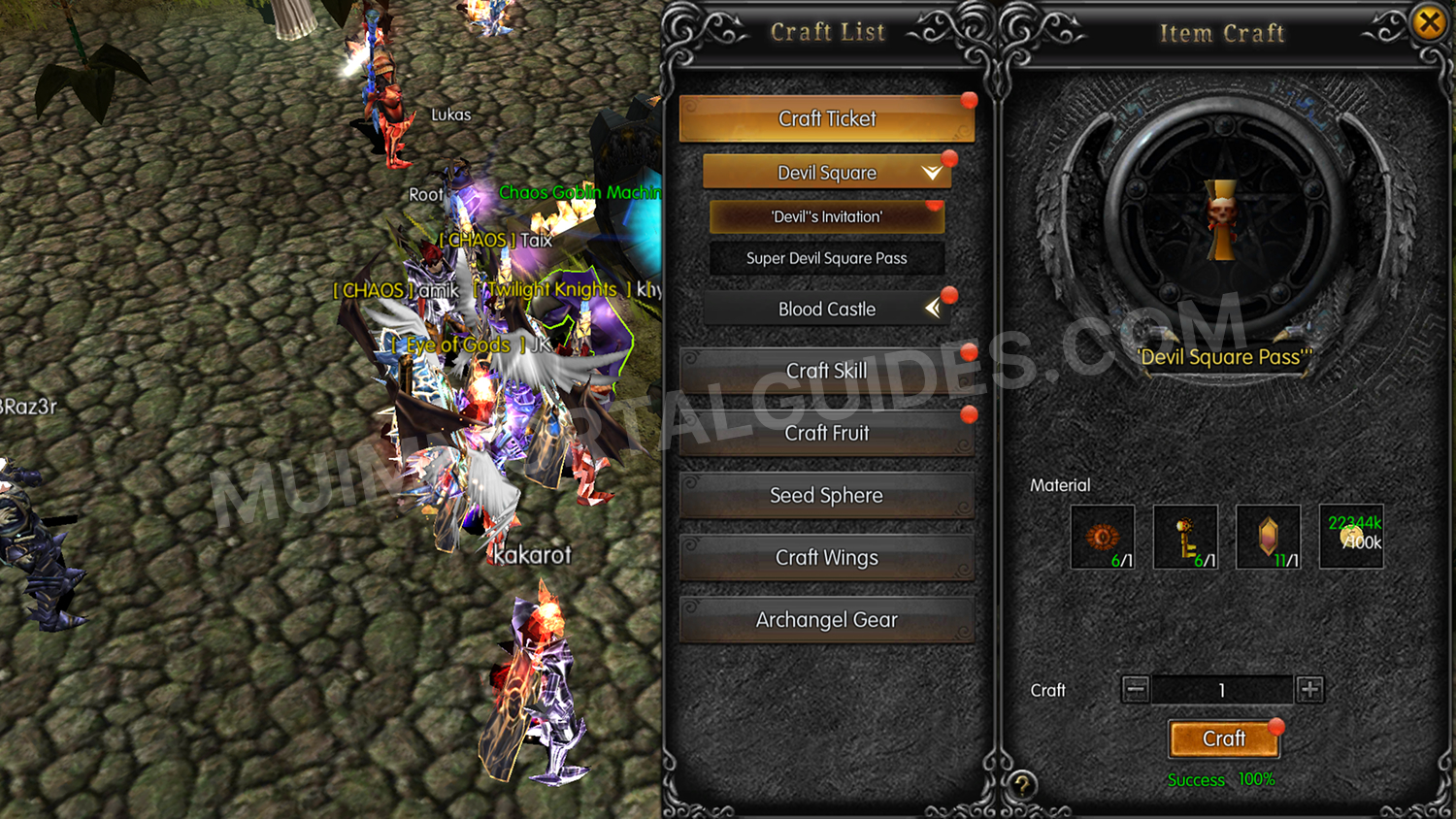The width and height of the screenshot is (1456, 819).
Task: Click the red dot beside the Craft button
Action: coord(1275,726)
